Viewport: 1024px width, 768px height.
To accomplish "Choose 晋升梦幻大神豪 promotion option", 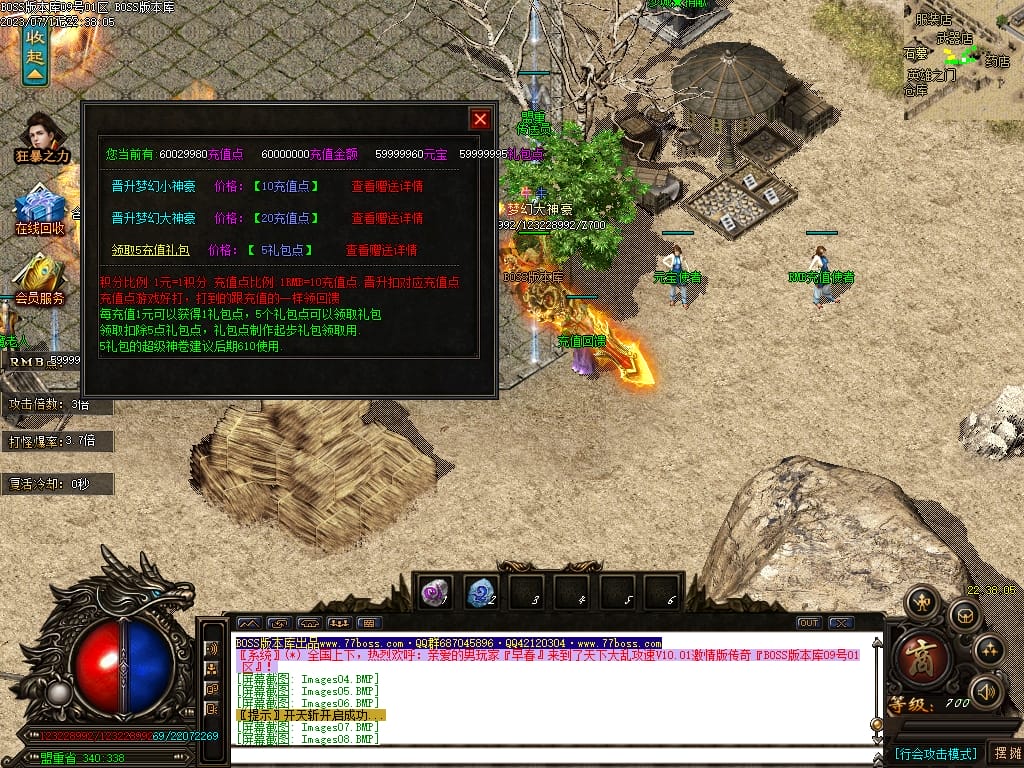I will point(153,218).
